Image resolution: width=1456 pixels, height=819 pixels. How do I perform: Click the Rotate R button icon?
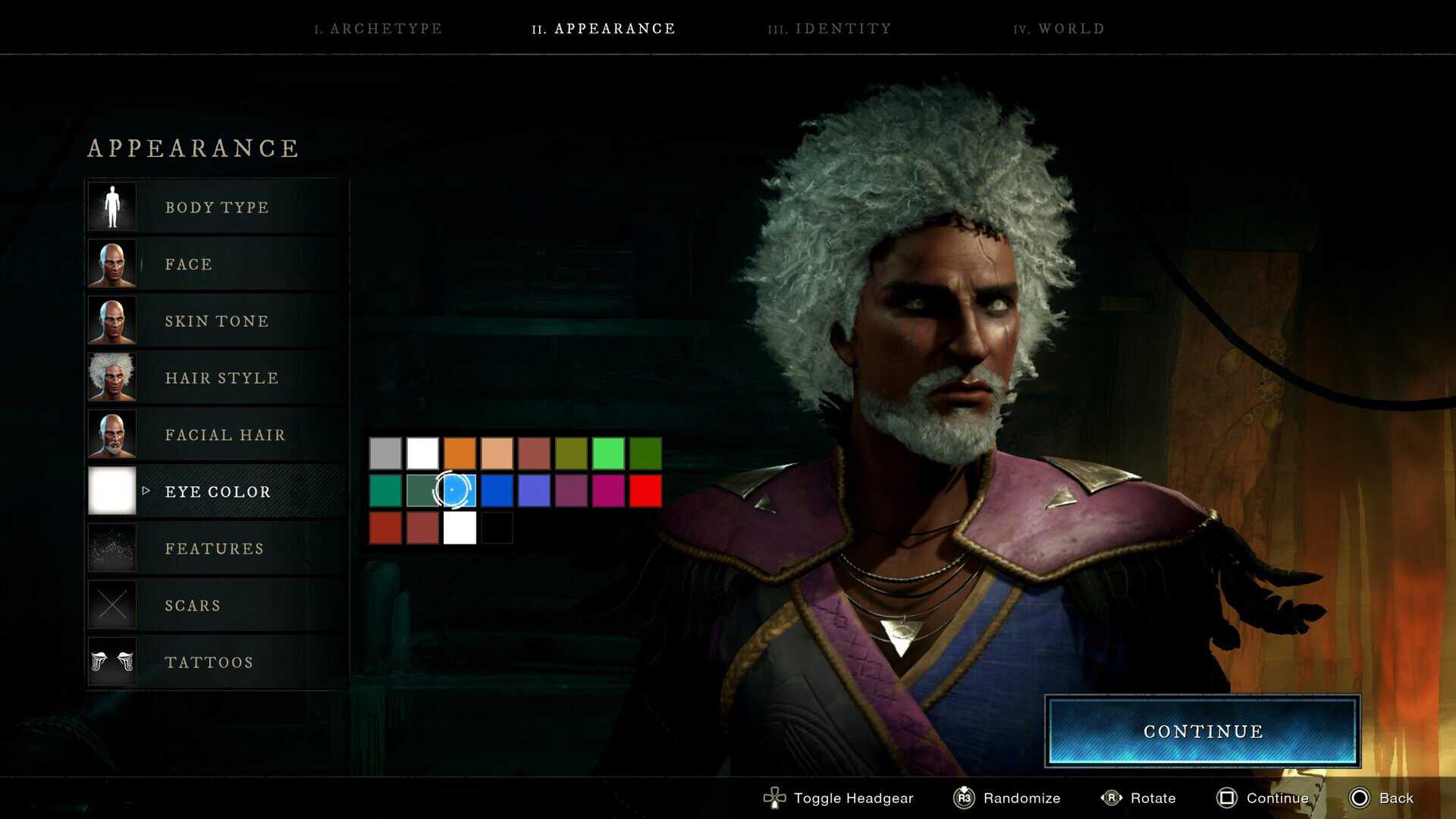(1112, 798)
